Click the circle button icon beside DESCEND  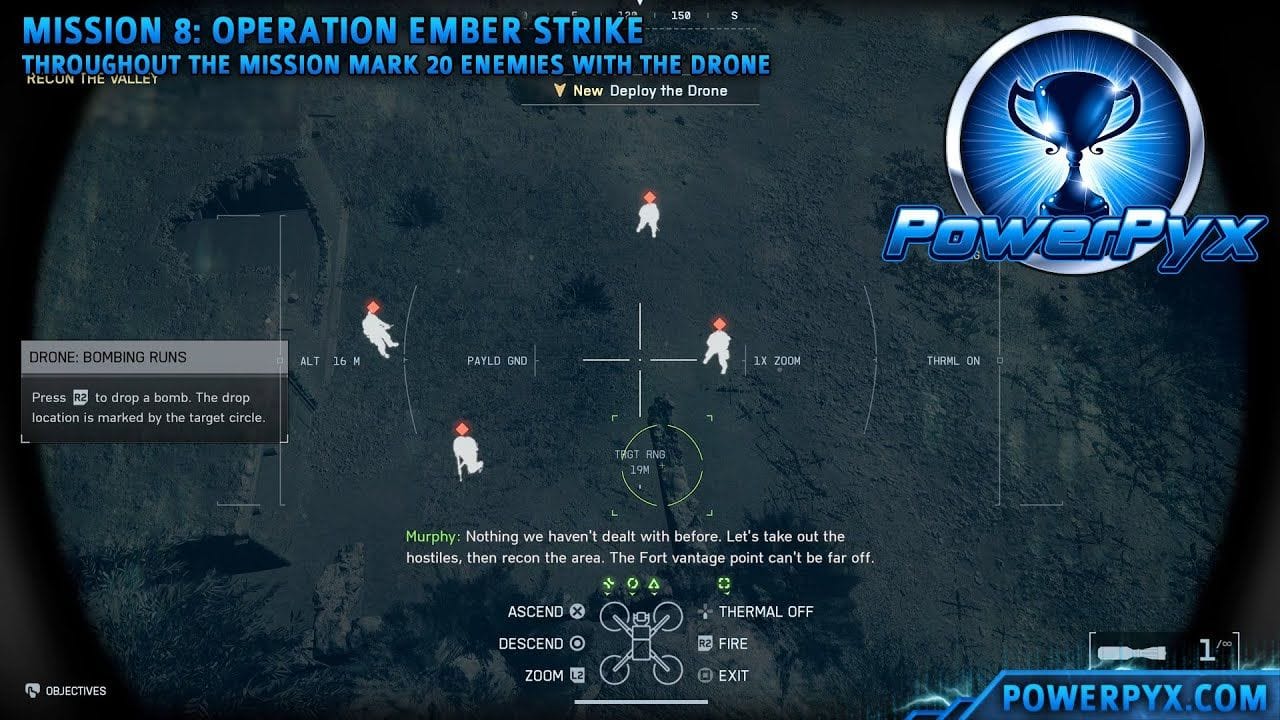[578, 643]
